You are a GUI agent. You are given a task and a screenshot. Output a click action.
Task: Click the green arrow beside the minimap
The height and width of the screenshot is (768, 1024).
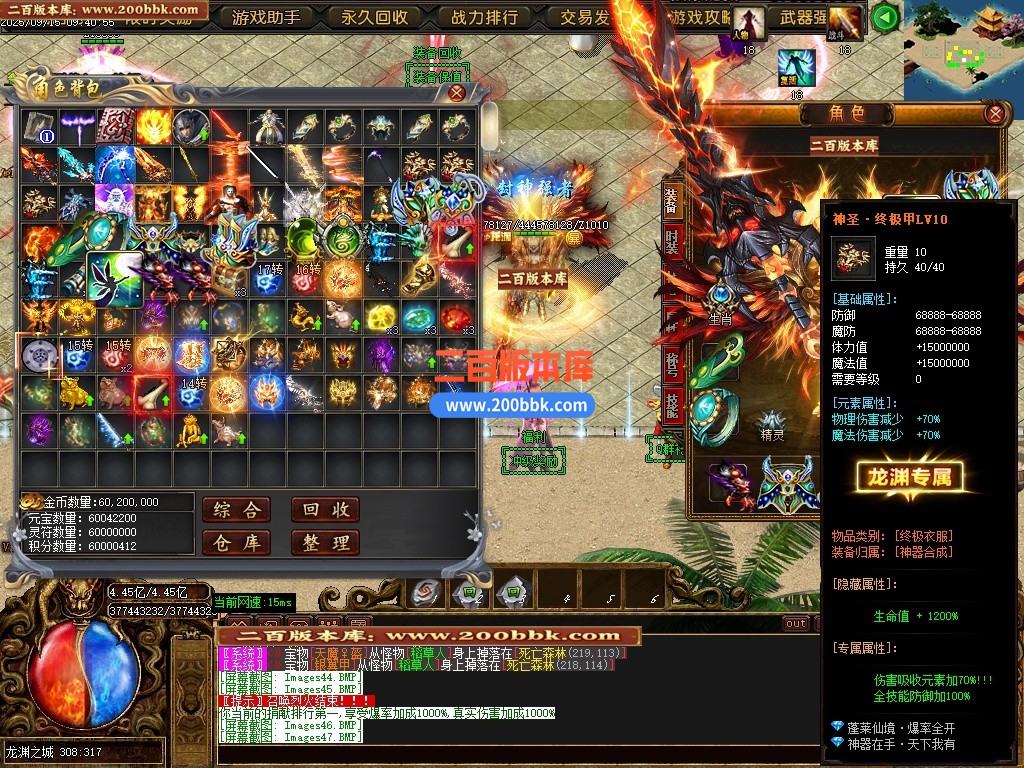[884, 17]
